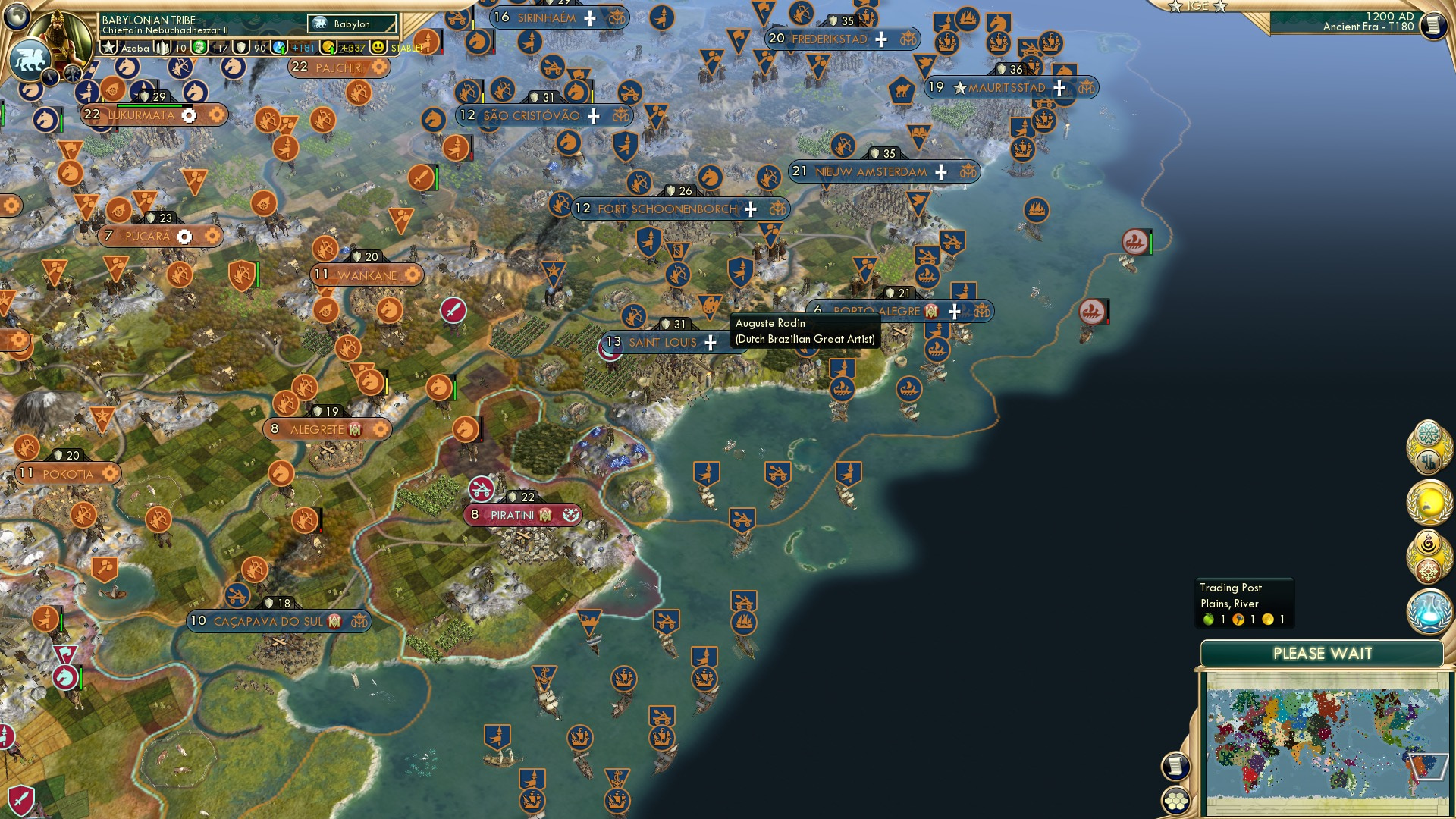Expand the Nieuw Amsterdam banner plus button
The width and height of the screenshot is (1456, 819).
tap(940, 172)
